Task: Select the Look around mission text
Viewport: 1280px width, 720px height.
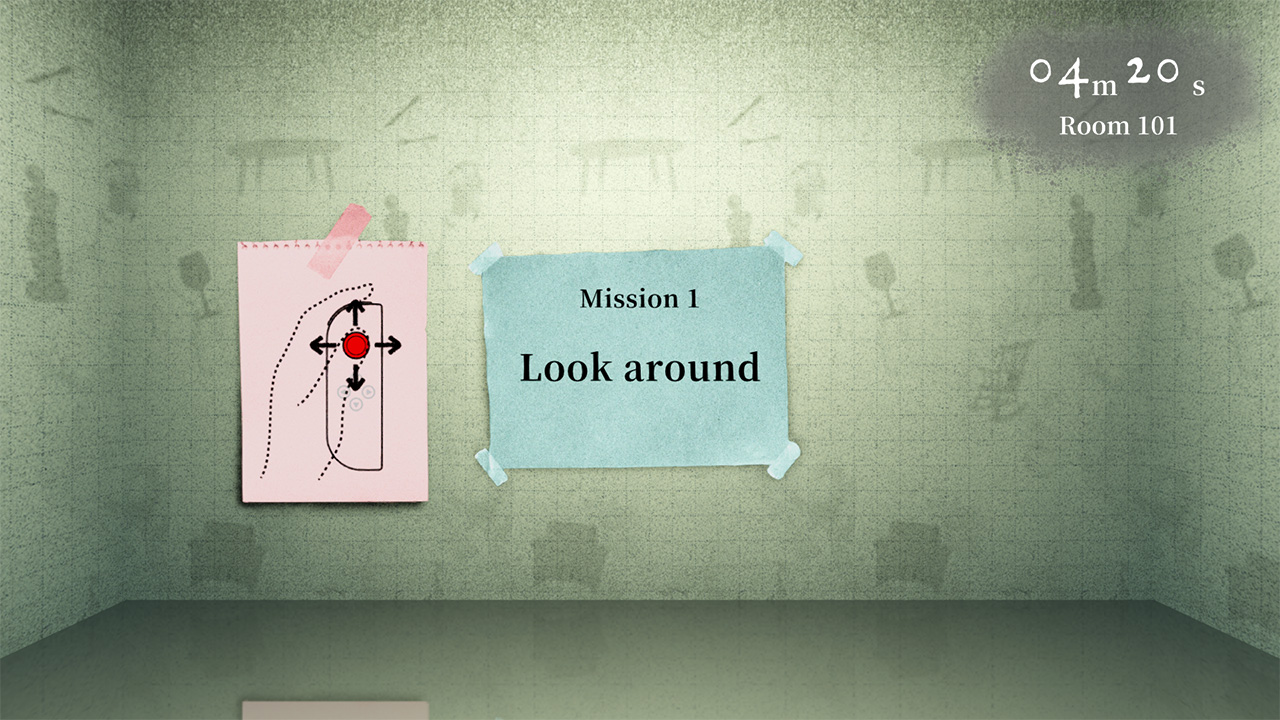Action: [639, 367]
